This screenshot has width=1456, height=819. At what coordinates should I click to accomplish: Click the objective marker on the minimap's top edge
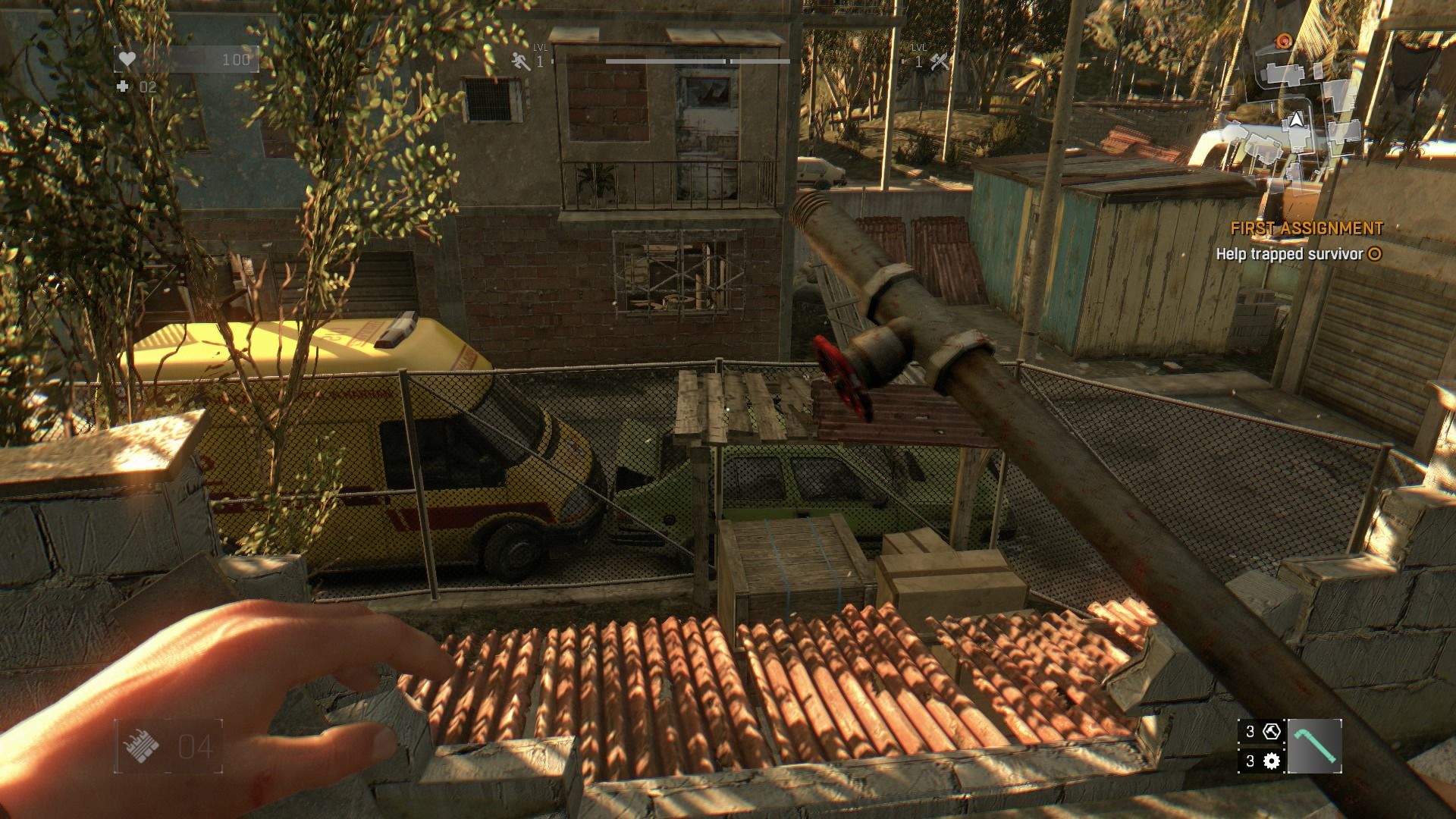1283,39
